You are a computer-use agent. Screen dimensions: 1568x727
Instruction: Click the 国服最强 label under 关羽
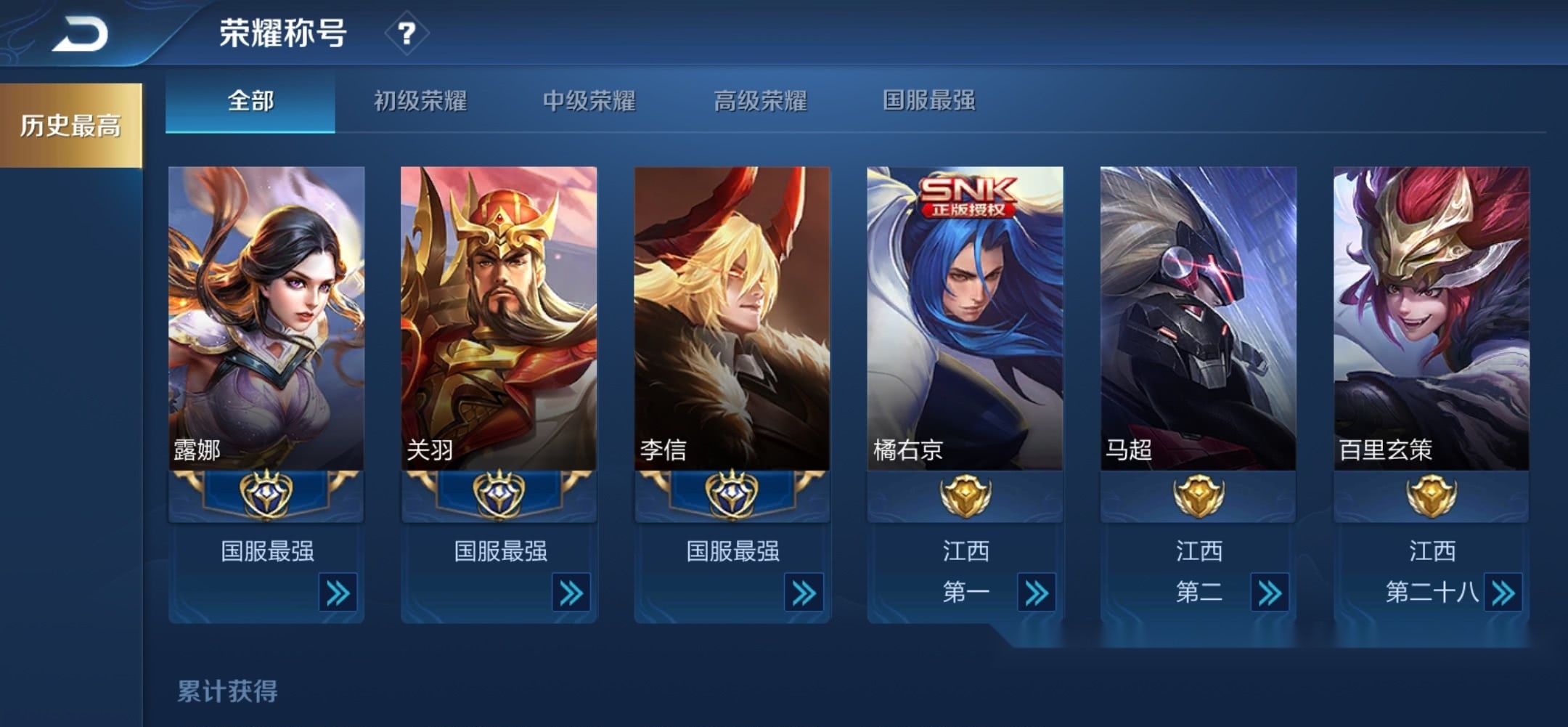(x=499, y=552)
